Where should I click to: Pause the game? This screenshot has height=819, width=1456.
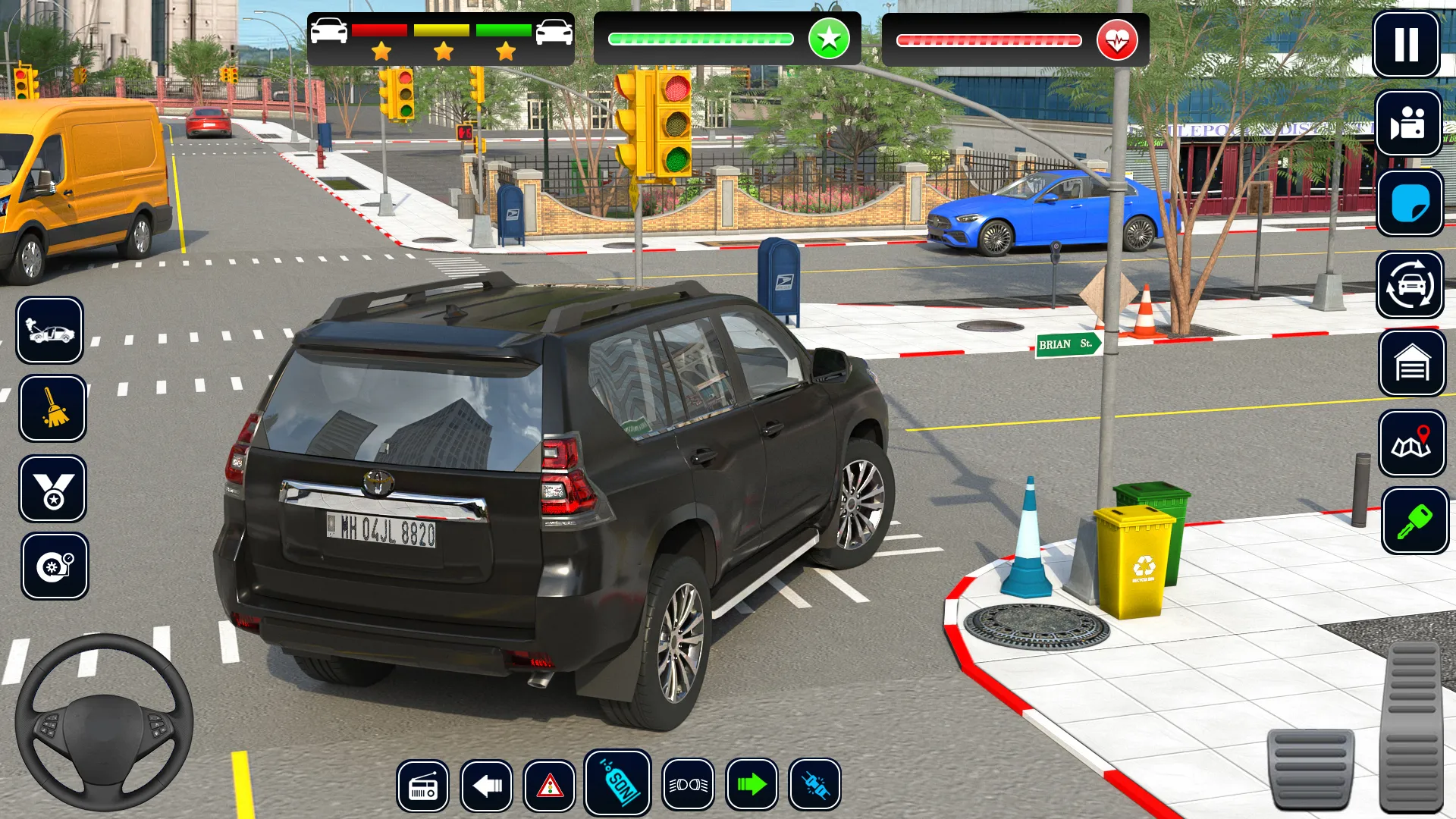(x=1406, y=44)
